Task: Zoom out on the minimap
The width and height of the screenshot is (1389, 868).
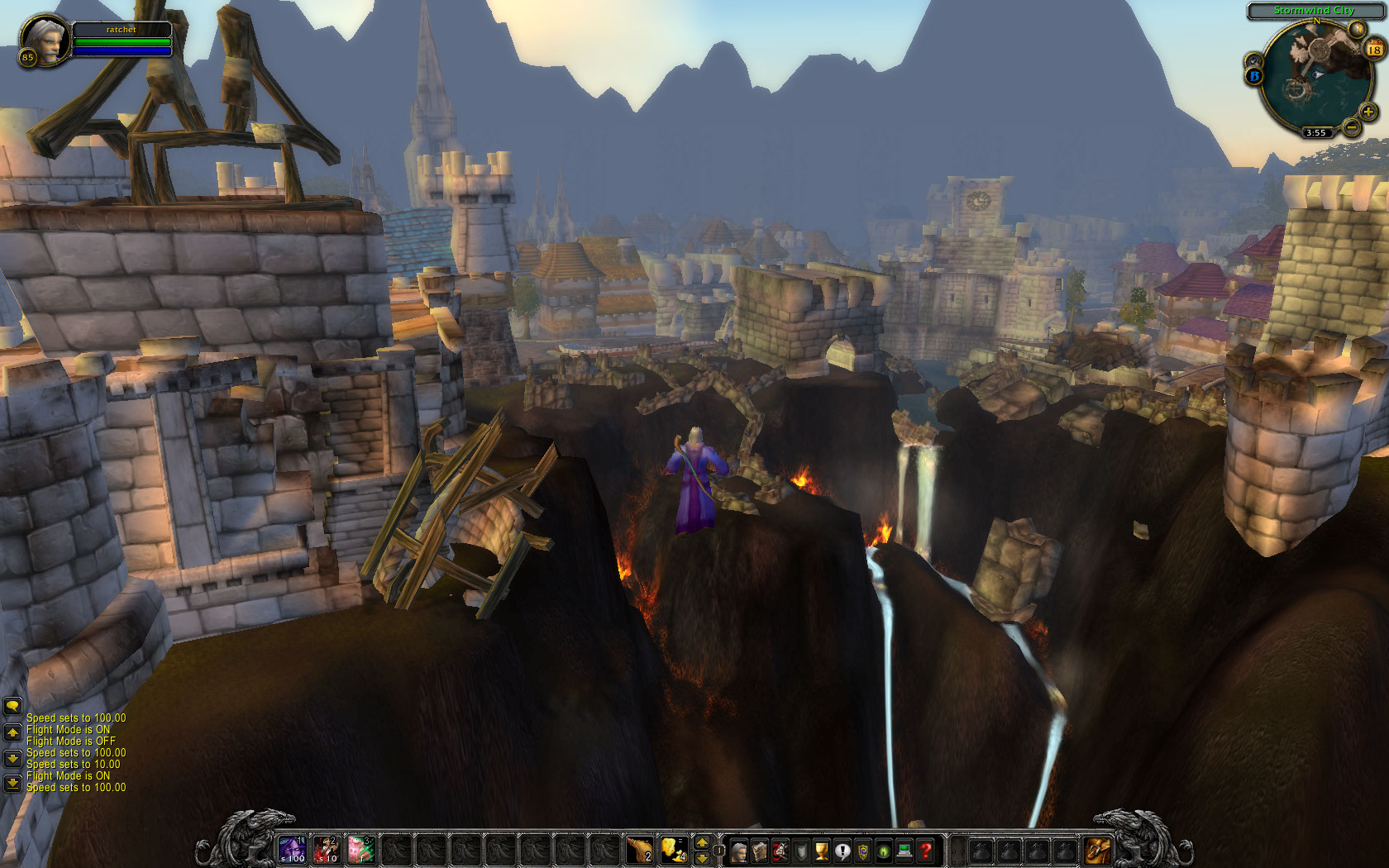Action: click(x=1351, y=127)
